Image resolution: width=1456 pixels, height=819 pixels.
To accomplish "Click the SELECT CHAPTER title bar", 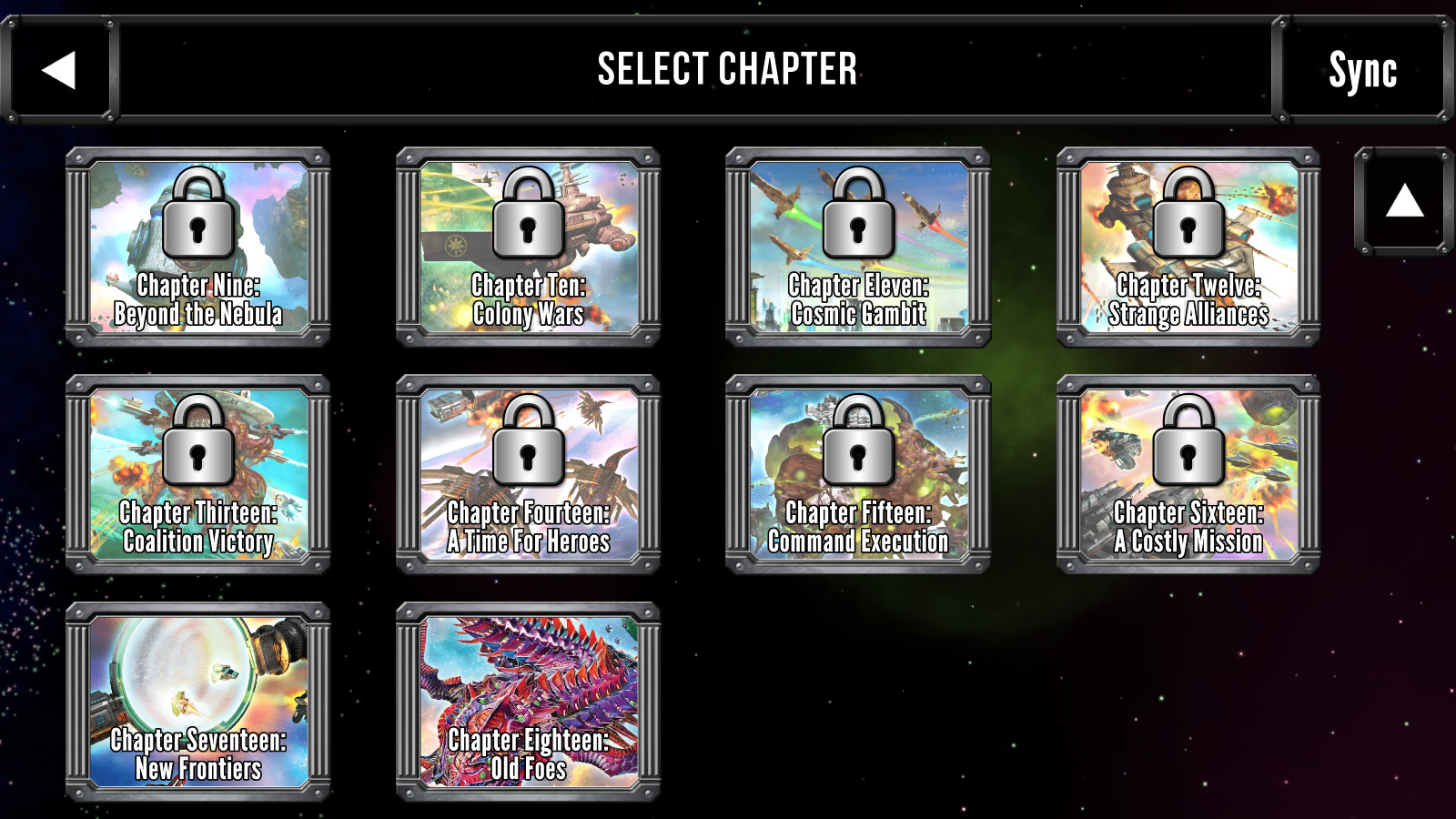I will [x=726, y=69].
